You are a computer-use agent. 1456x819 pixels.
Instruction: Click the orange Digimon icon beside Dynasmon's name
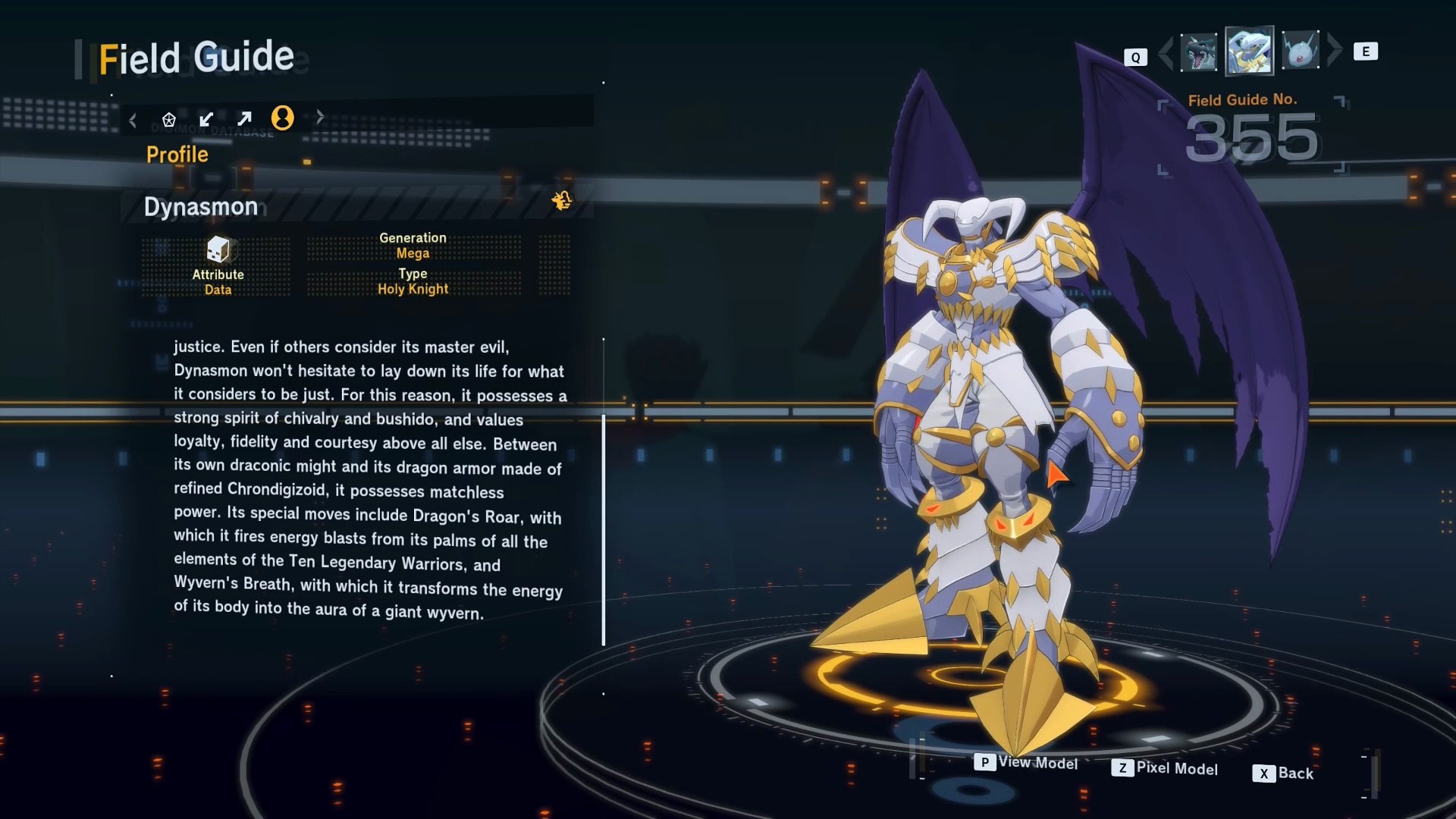click(562, 201)
